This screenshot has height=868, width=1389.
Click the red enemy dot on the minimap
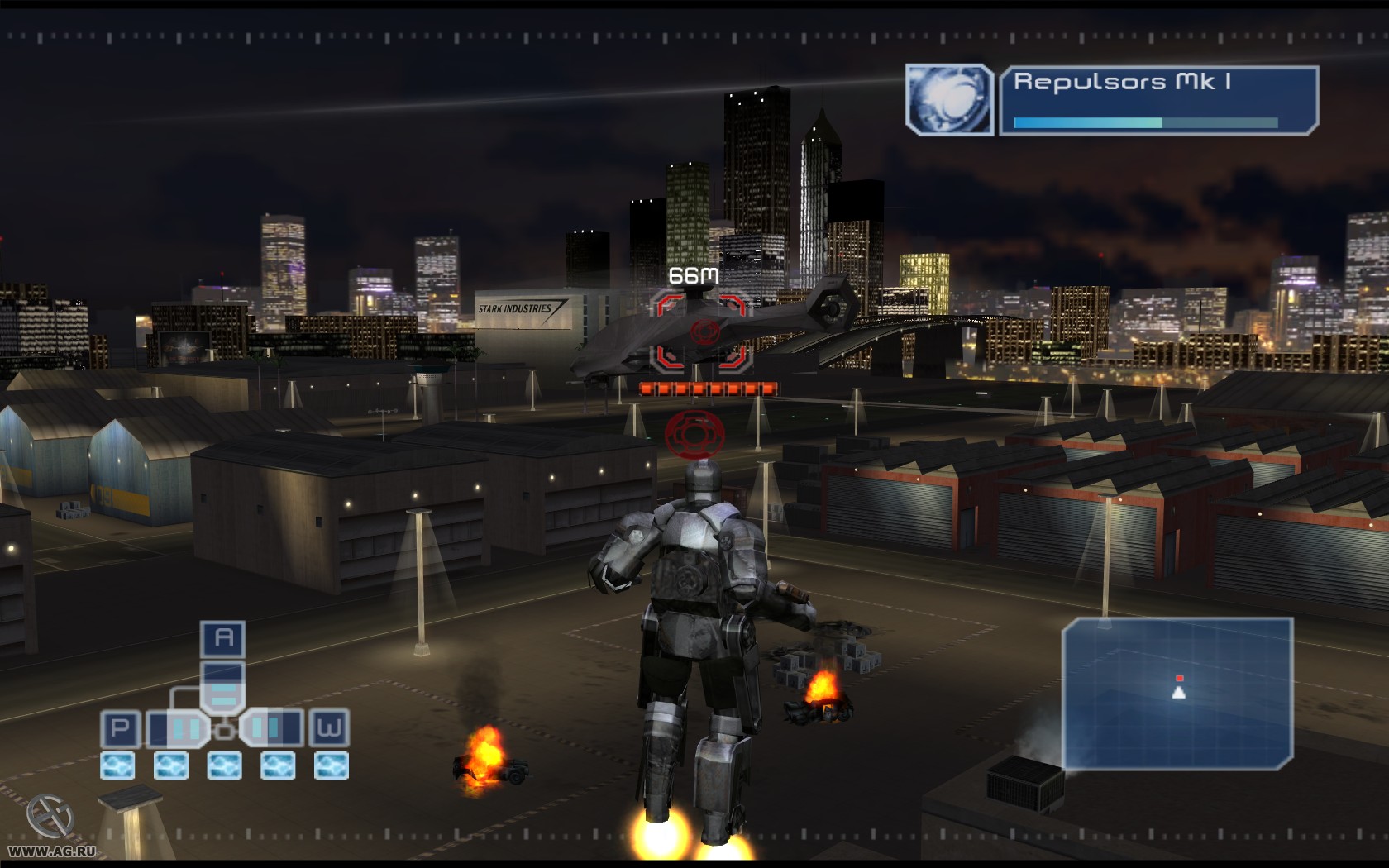pyautogui.click(x=1180, y=676)
